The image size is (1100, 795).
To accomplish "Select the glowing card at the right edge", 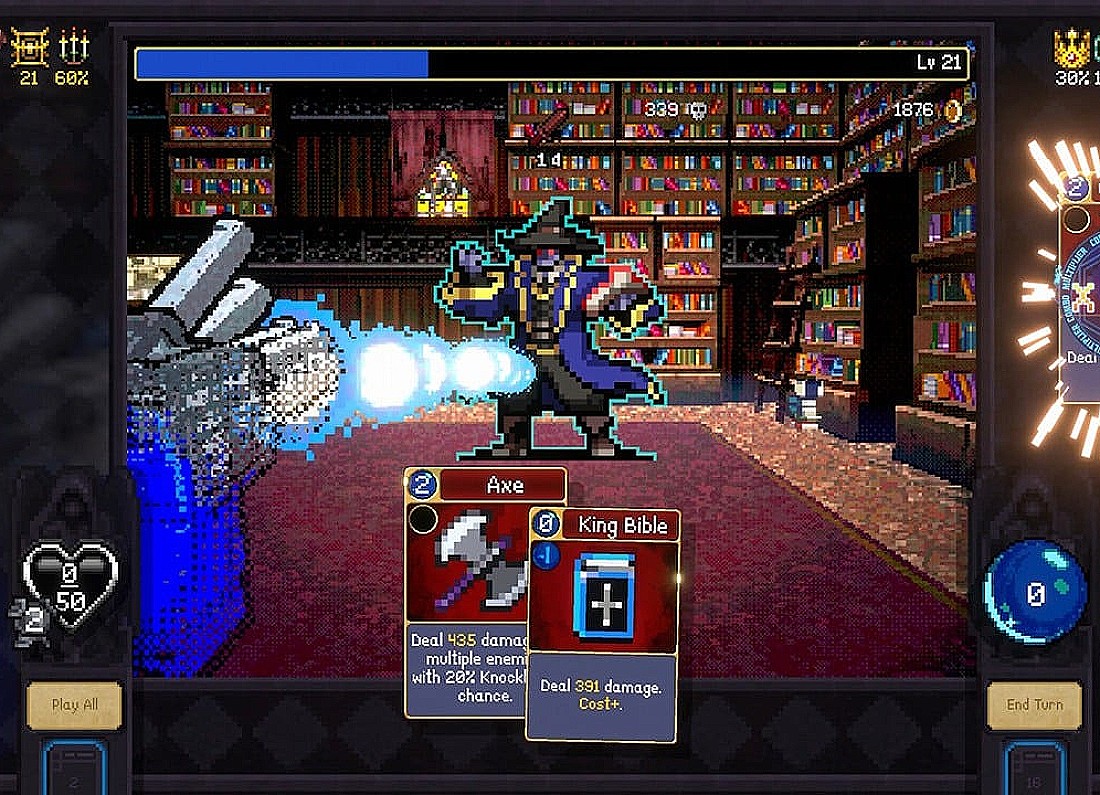I will (1081, 290).
